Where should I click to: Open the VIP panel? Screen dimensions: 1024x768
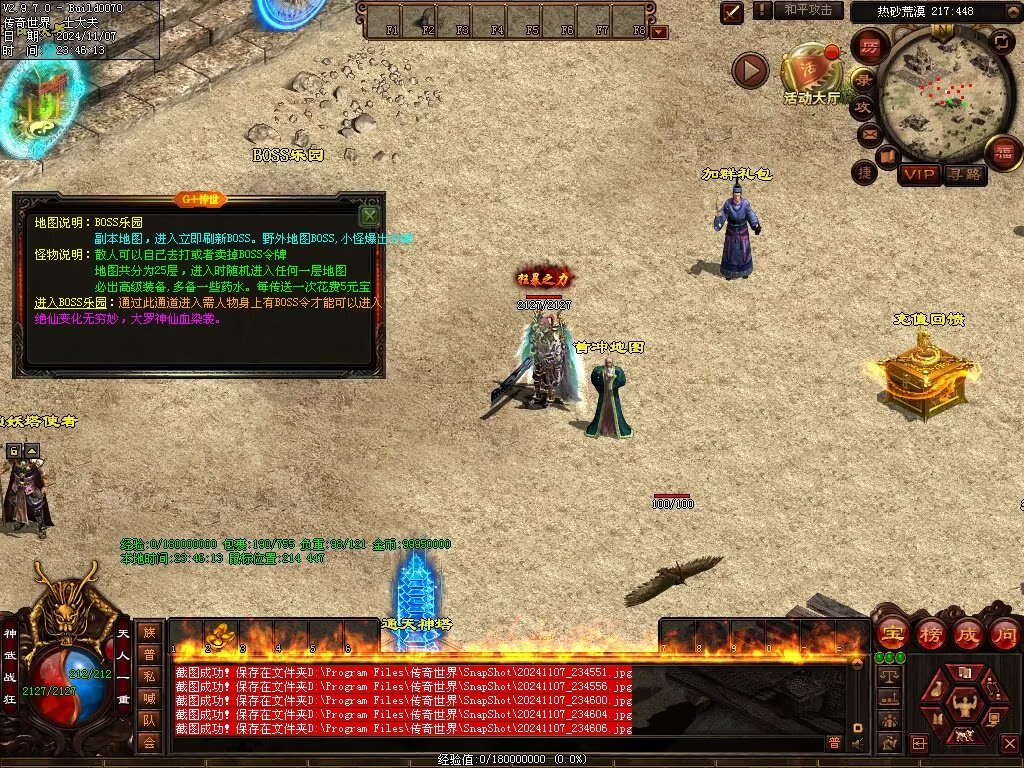point(919,175)
